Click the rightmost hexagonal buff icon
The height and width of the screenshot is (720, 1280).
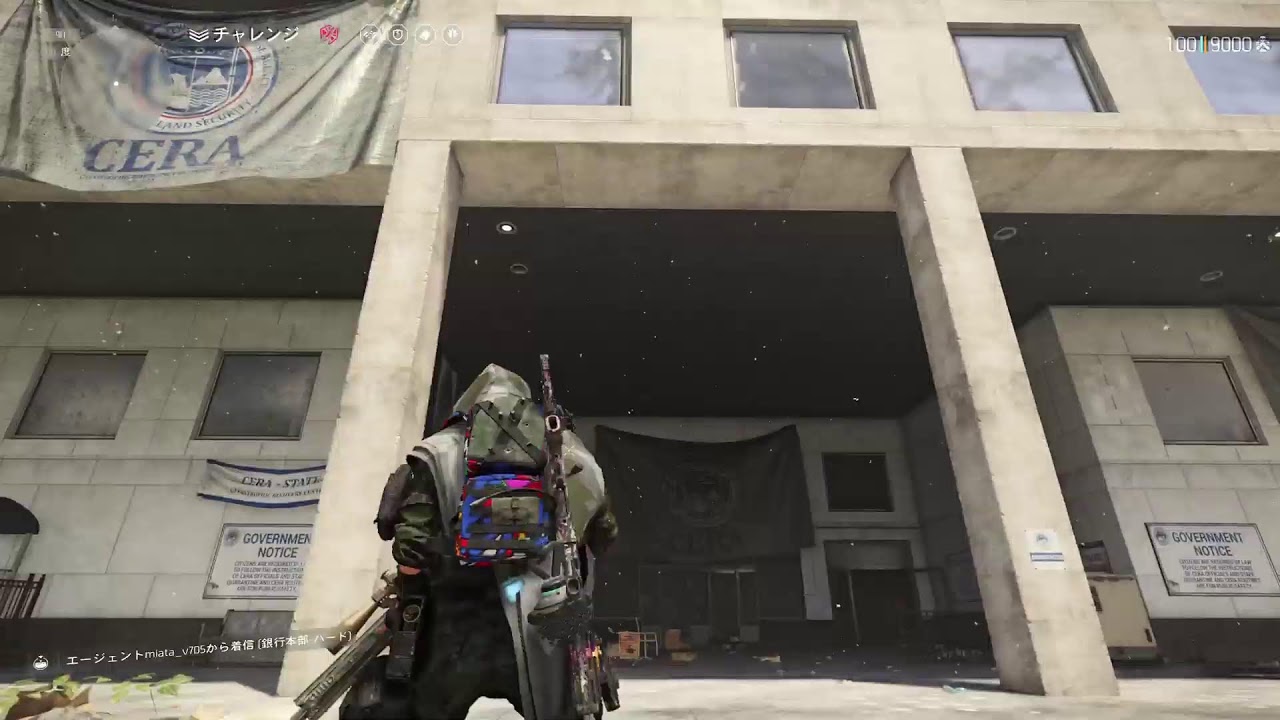(x=452, y=33)
